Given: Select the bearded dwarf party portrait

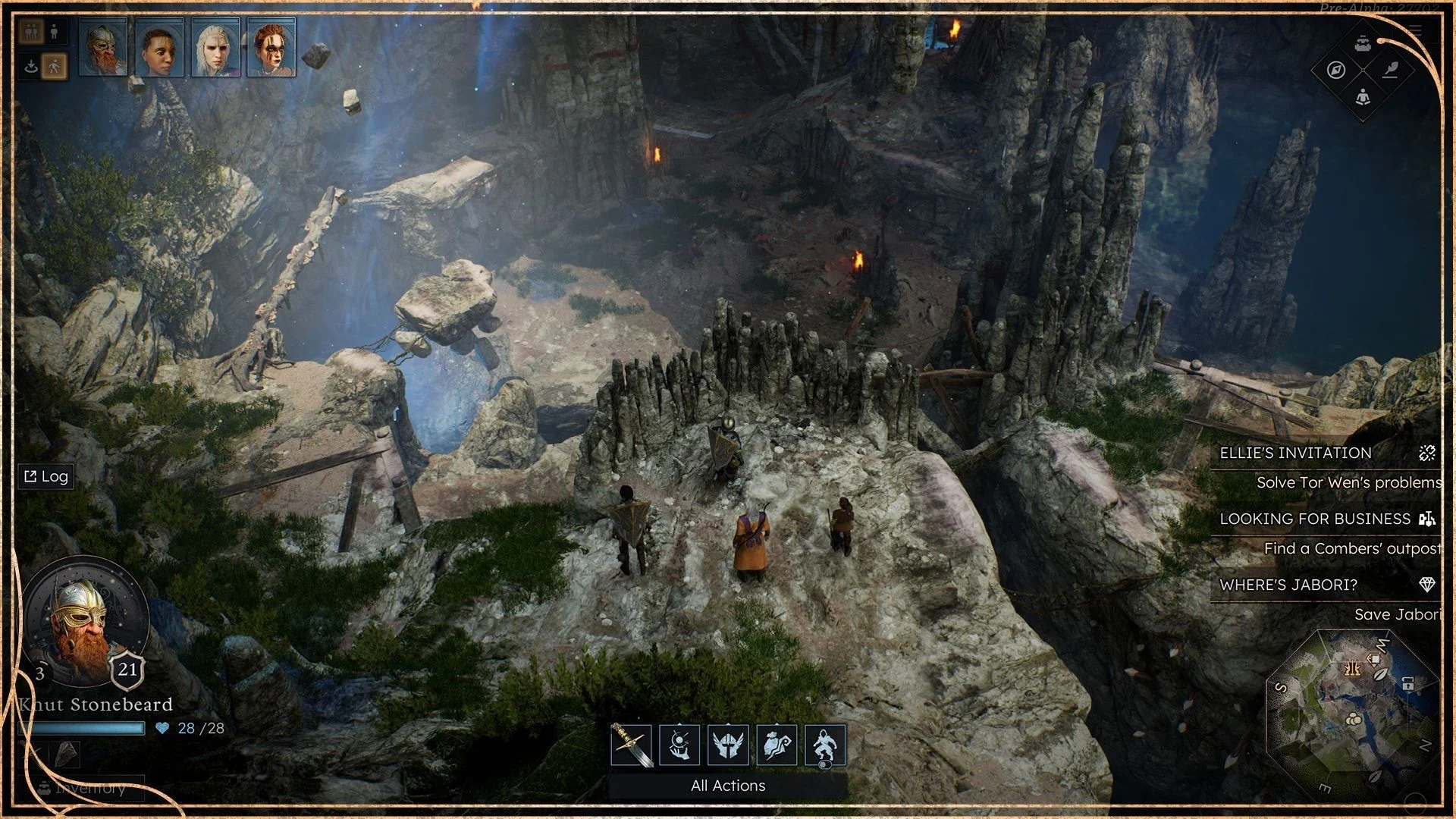Looking at the screenshot, I should (x=103, y=48).
